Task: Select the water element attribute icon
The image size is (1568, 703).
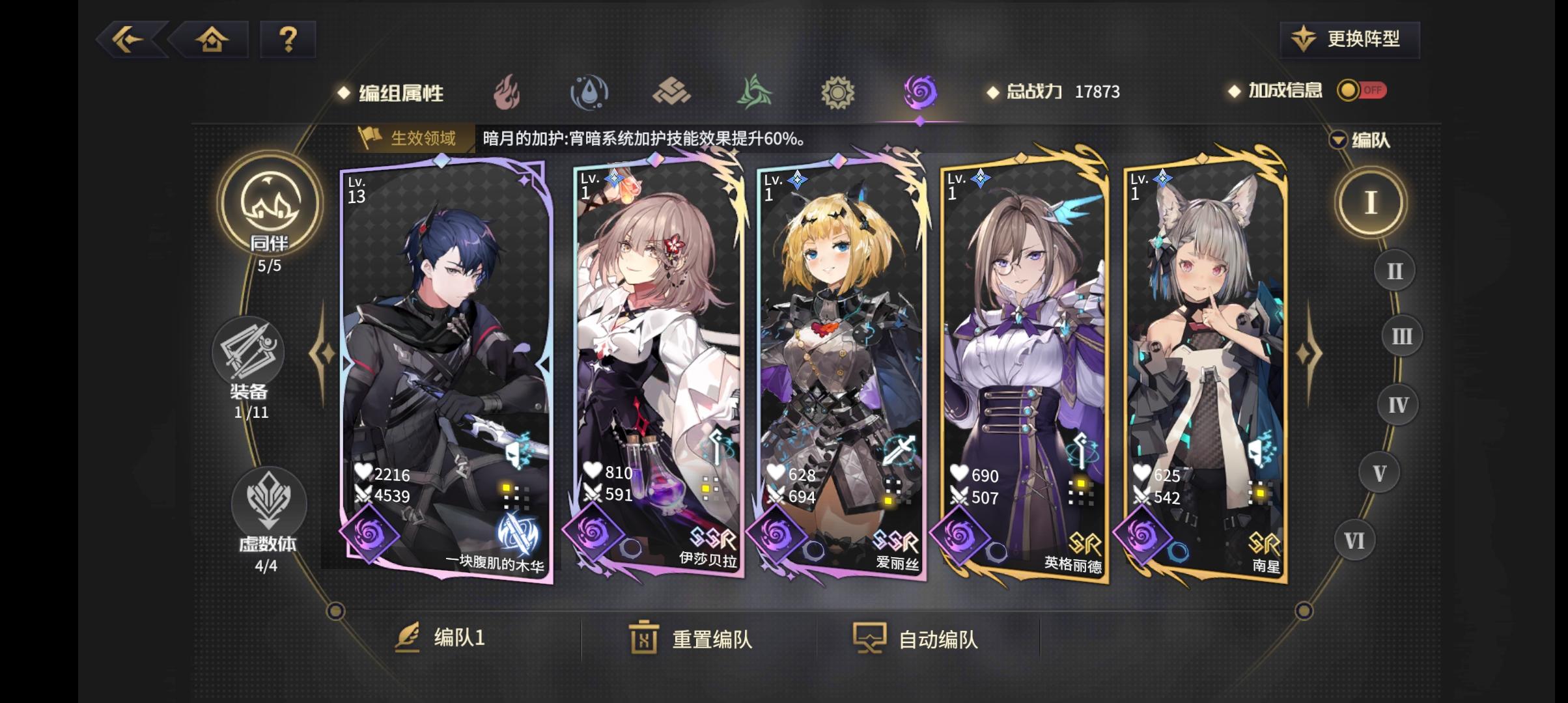Action: [589, 92]
